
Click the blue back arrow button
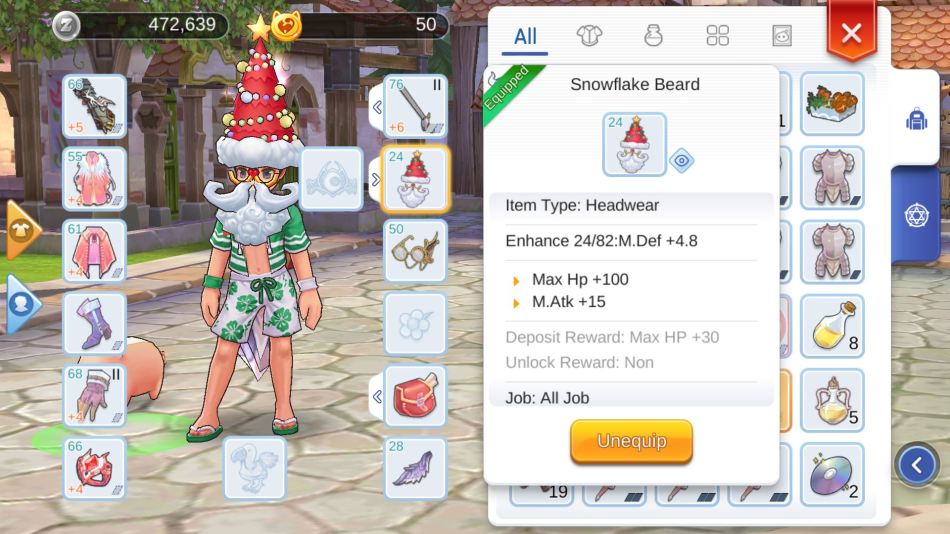click(917, 464)
